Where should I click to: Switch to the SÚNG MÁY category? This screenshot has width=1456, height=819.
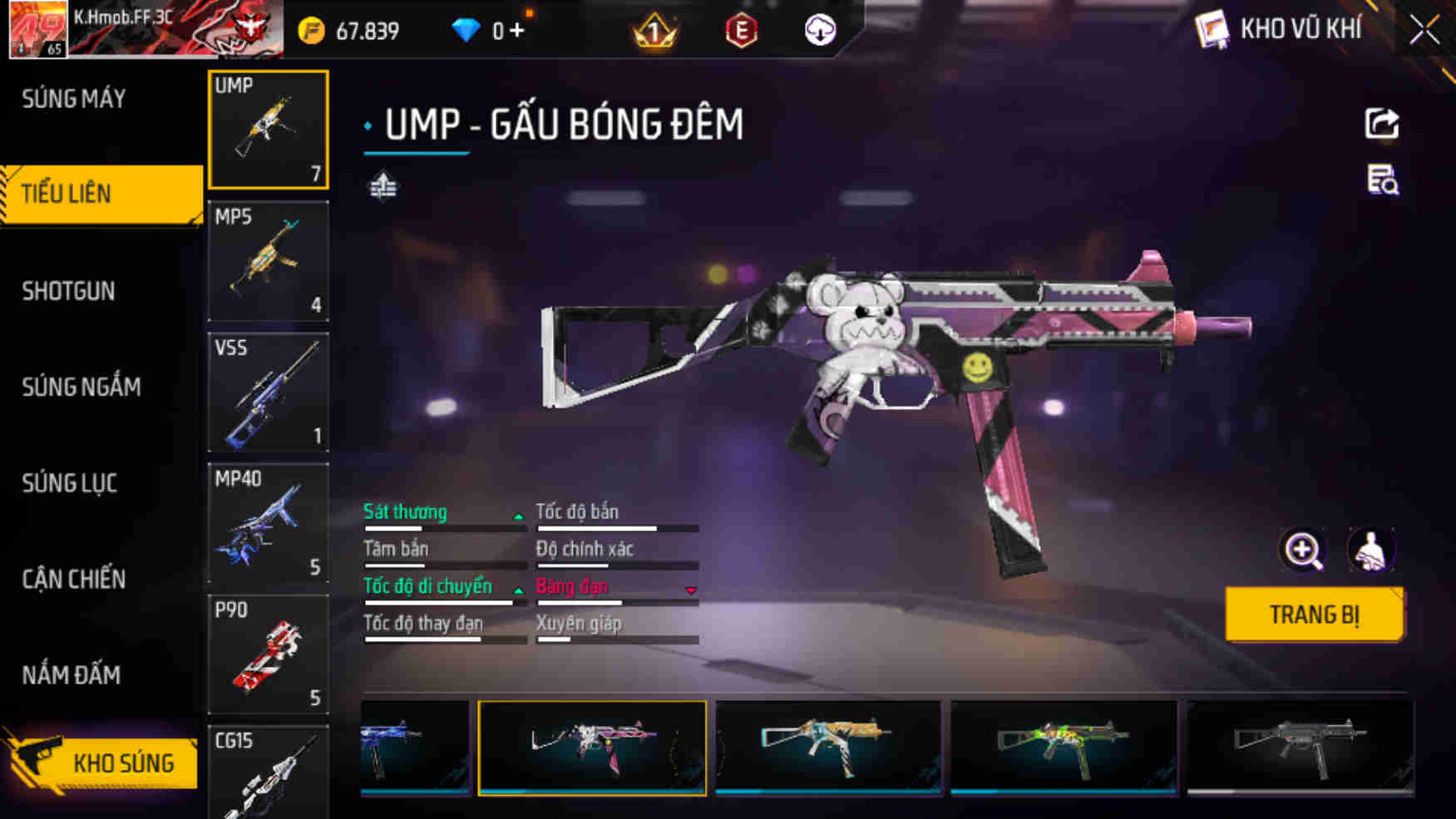click(74, 99)
